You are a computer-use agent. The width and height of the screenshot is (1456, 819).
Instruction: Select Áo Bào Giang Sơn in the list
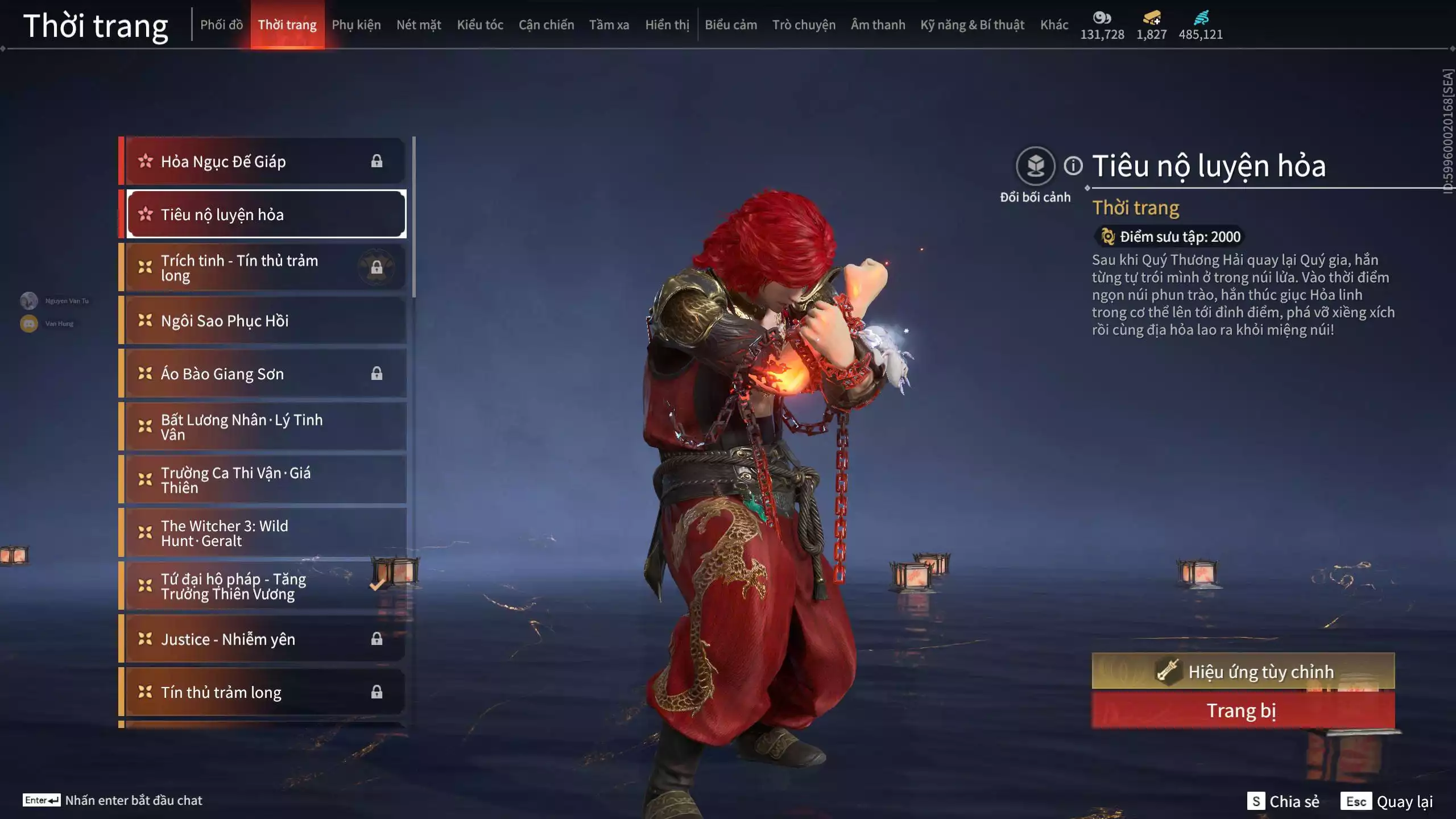point(264,374)
